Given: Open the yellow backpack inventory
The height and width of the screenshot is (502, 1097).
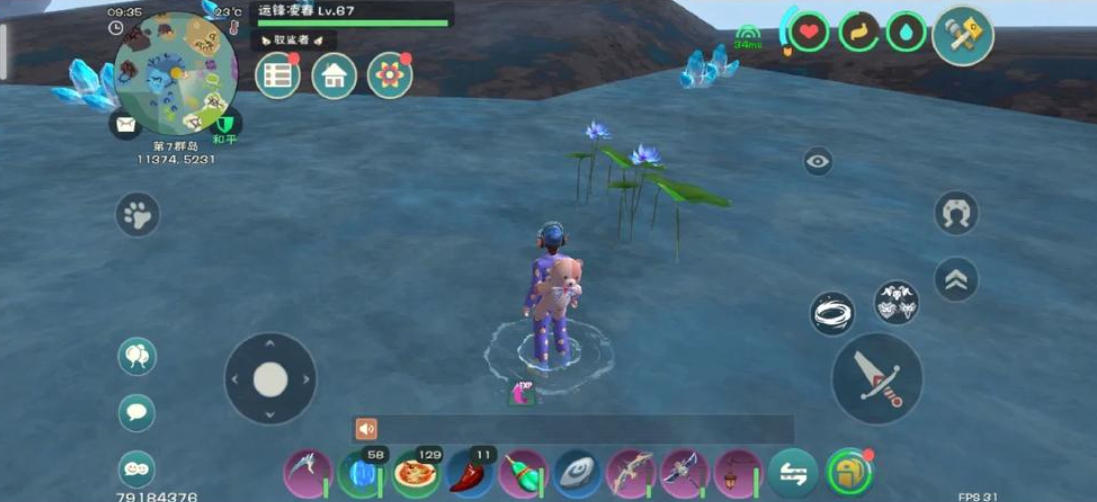Looking at the screenshot, I should click(850, 473).
